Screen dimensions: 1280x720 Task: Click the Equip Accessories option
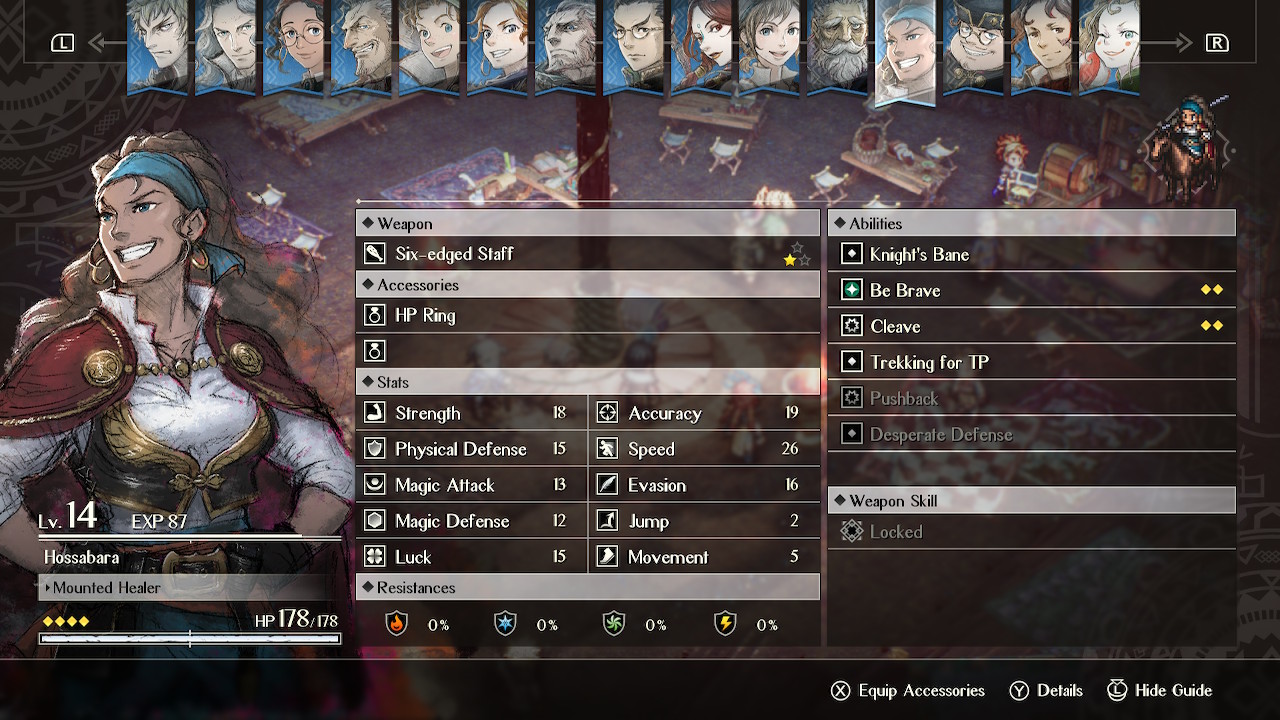tap(908, 691)
